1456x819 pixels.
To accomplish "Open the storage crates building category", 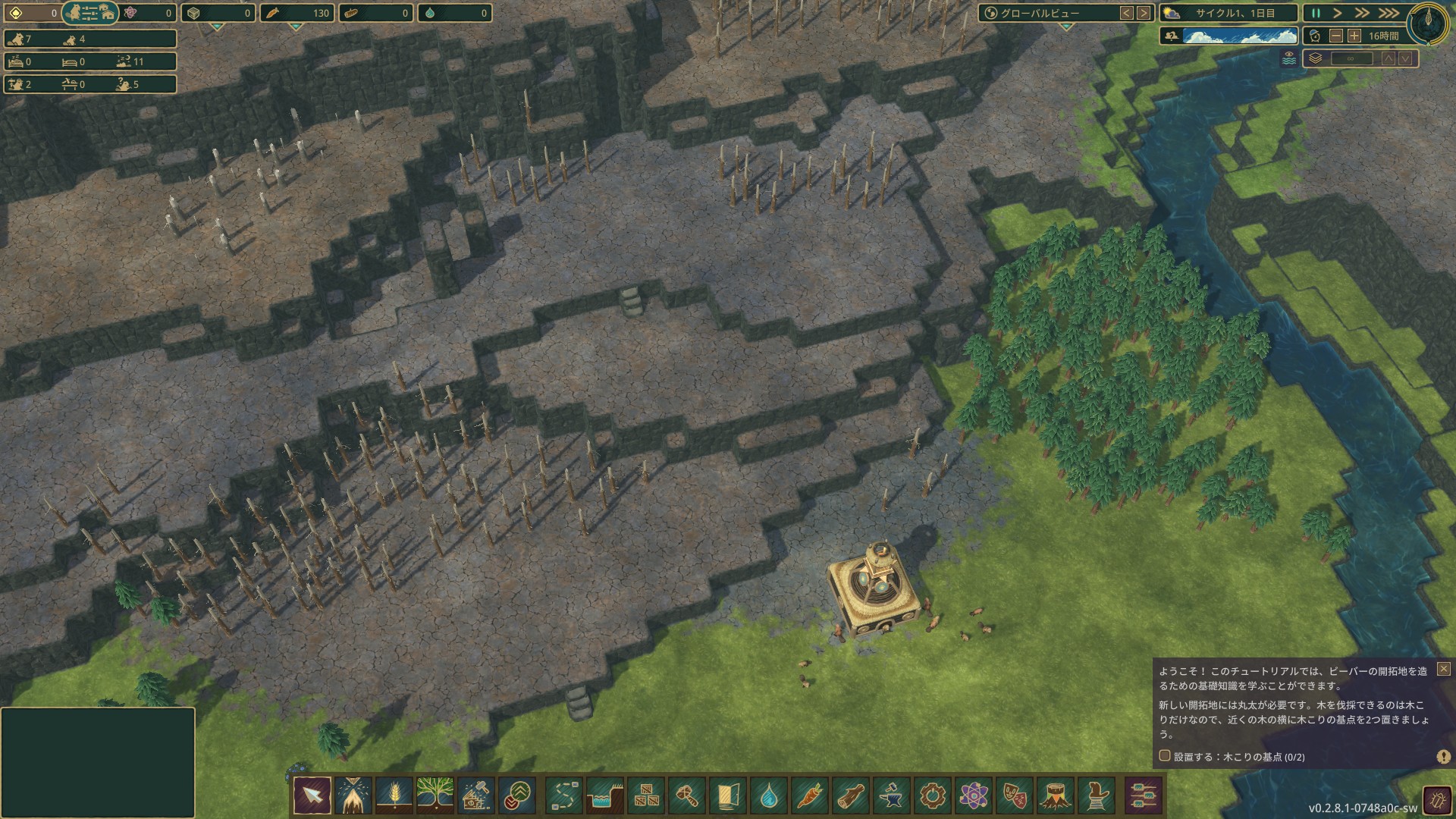I will click(646, 796).
